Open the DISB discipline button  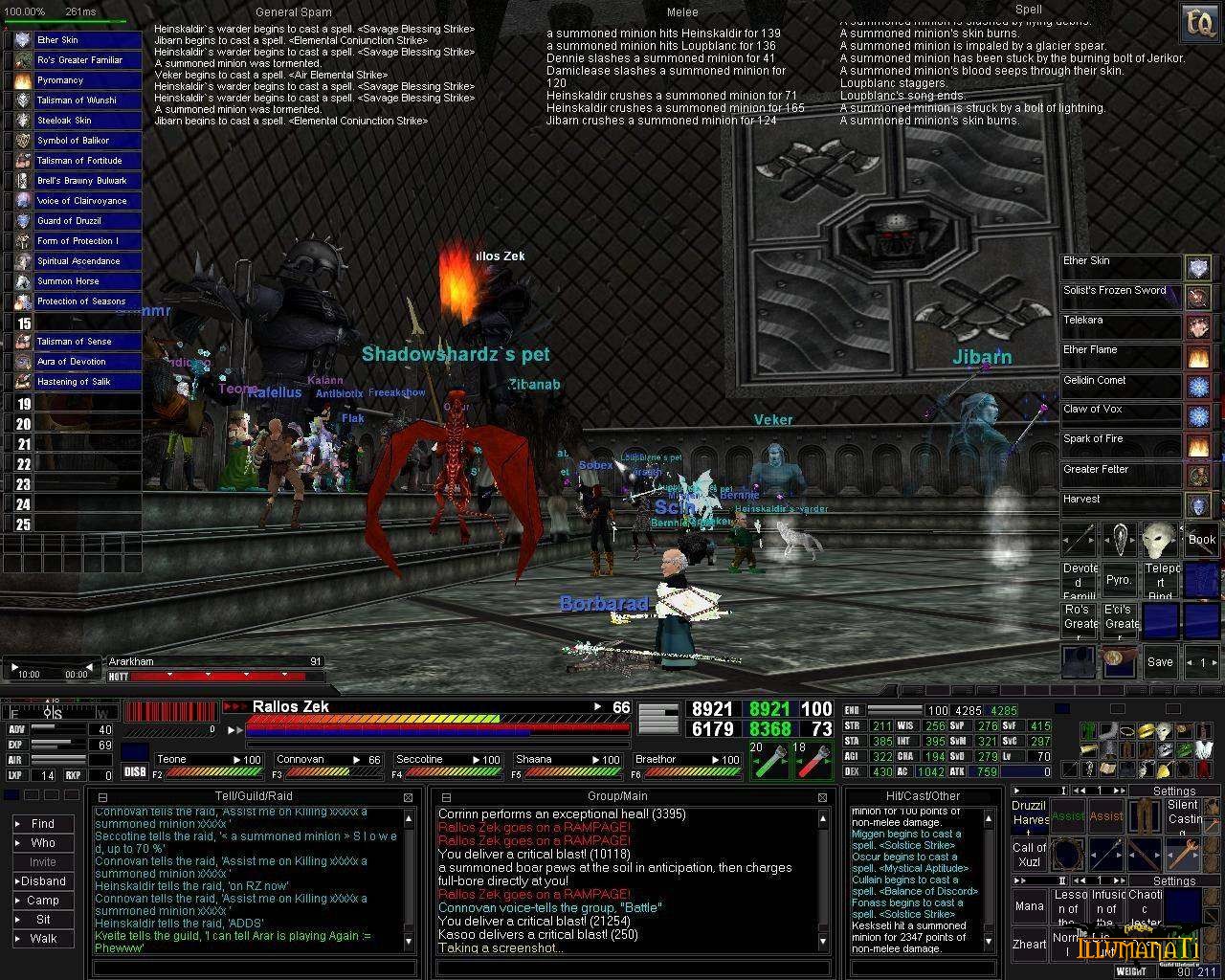coord(135,772)
